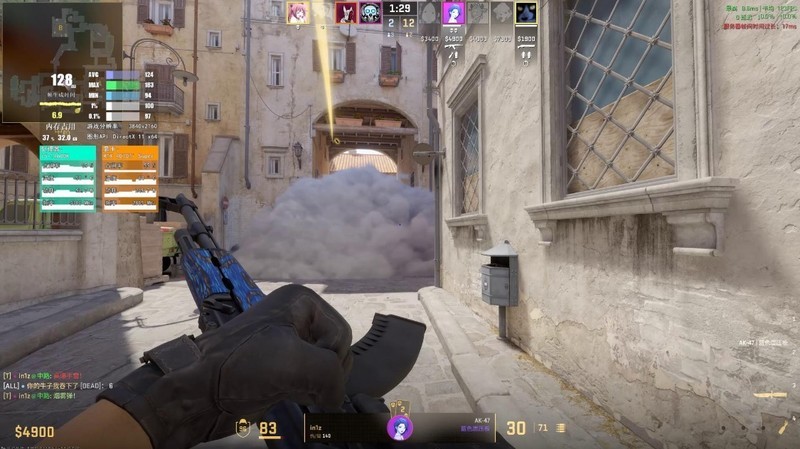Click the orange GPU stats overlay panel

click(130, 178)
